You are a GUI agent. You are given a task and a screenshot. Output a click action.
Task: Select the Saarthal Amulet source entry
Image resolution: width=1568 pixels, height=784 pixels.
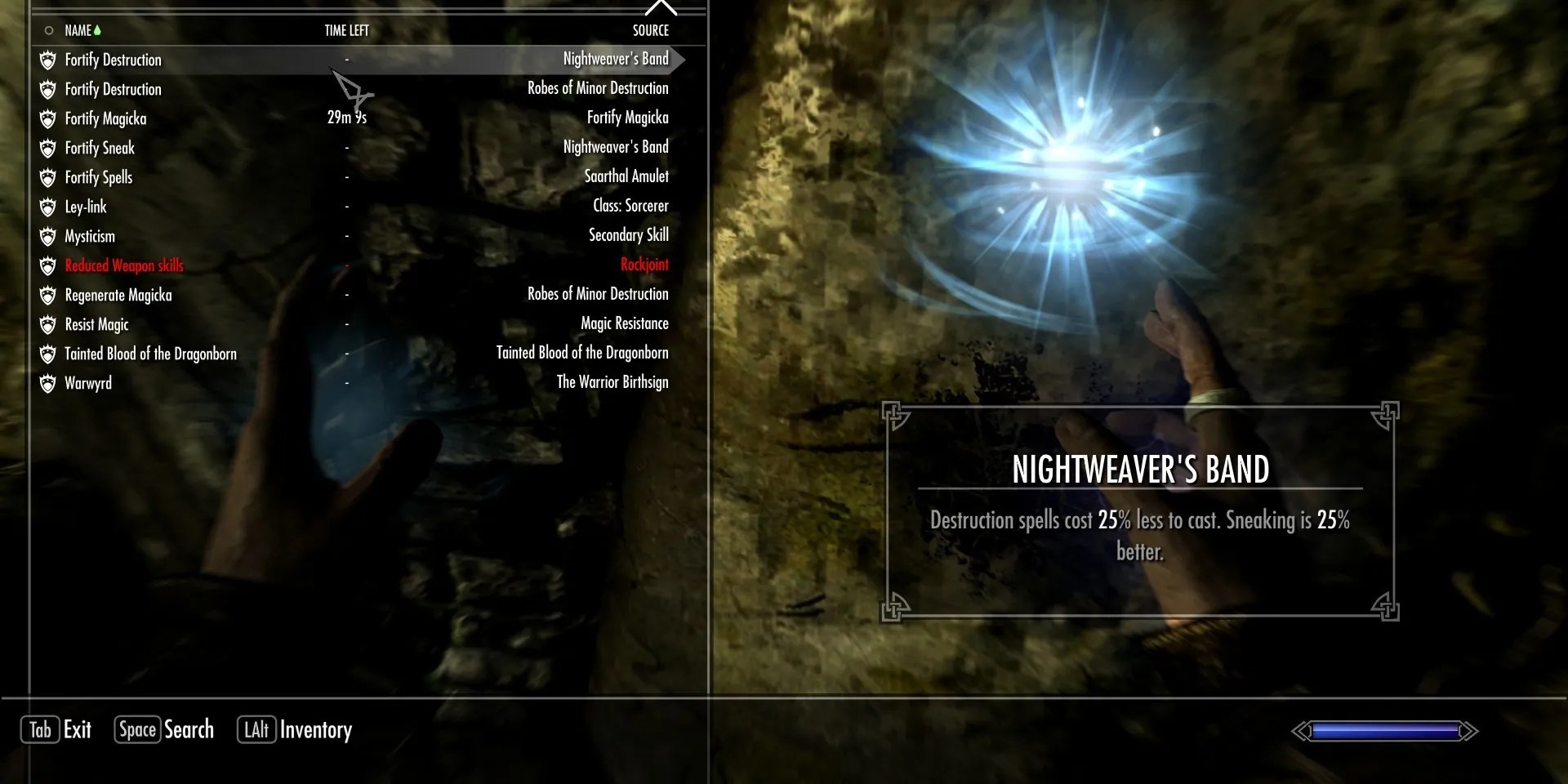627,176
